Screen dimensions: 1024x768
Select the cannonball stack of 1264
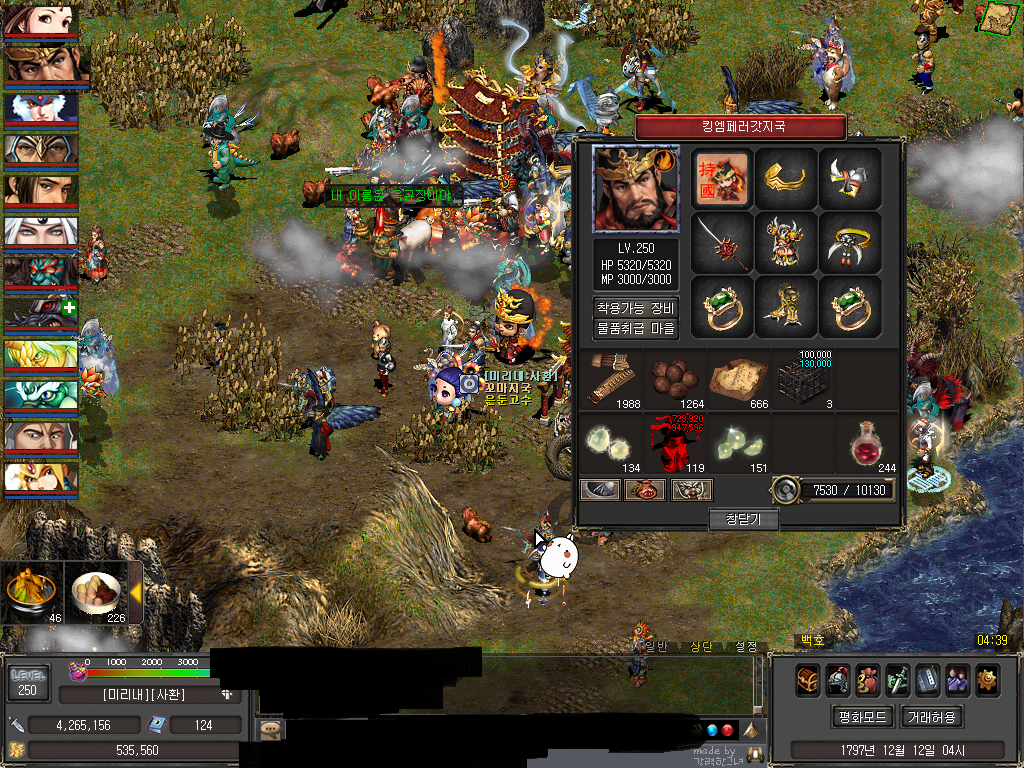675,379
